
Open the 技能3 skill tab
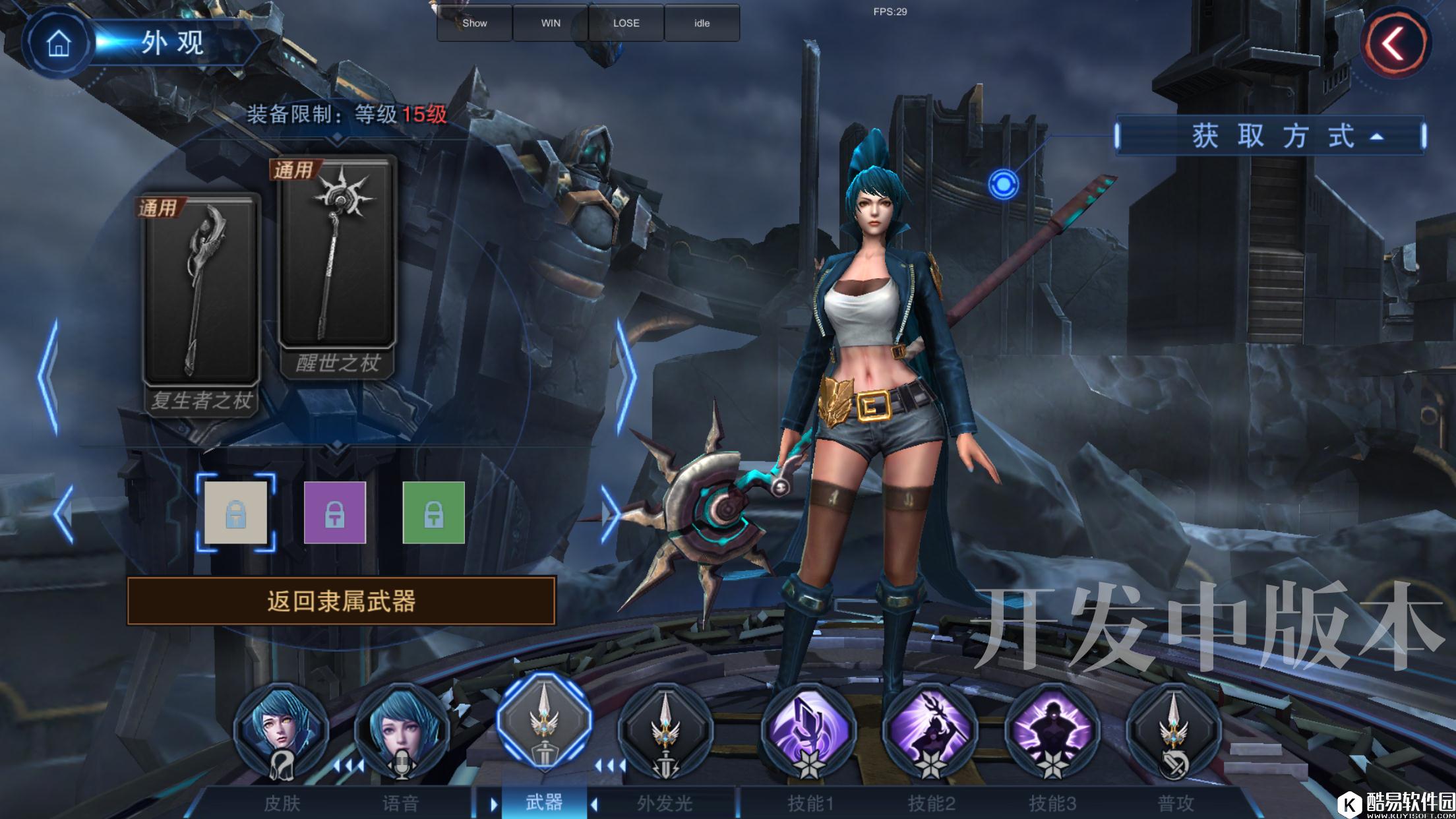1052,732
